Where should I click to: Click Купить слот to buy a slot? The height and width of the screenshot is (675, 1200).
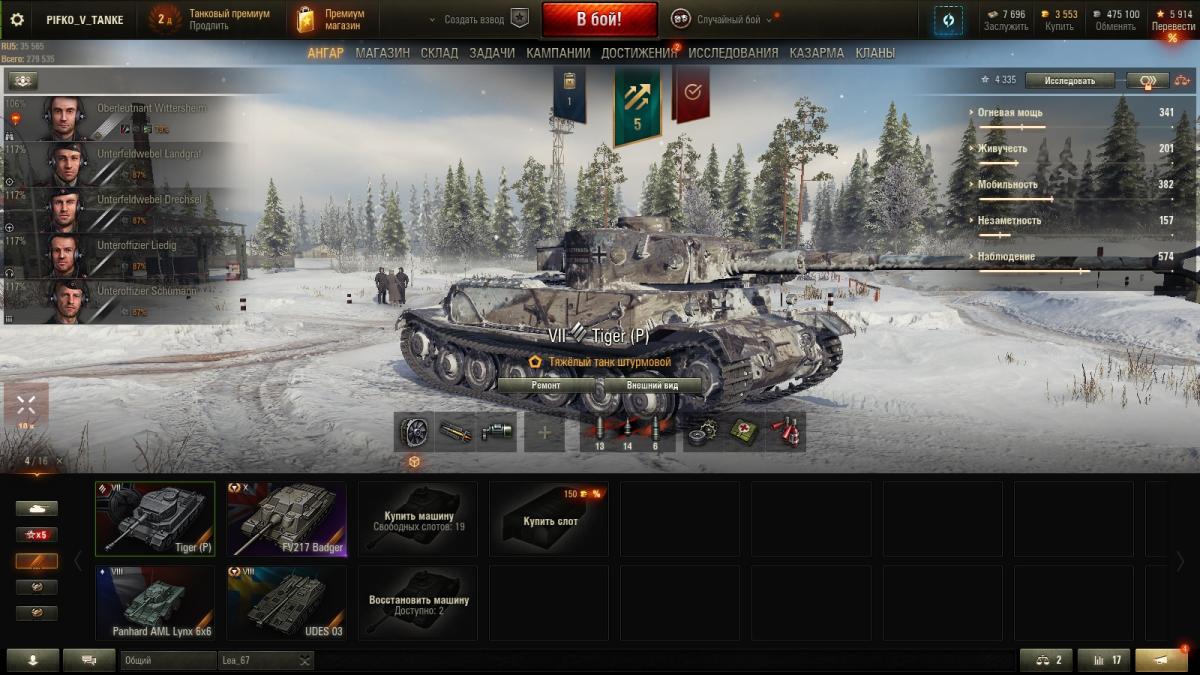[550, 518]
